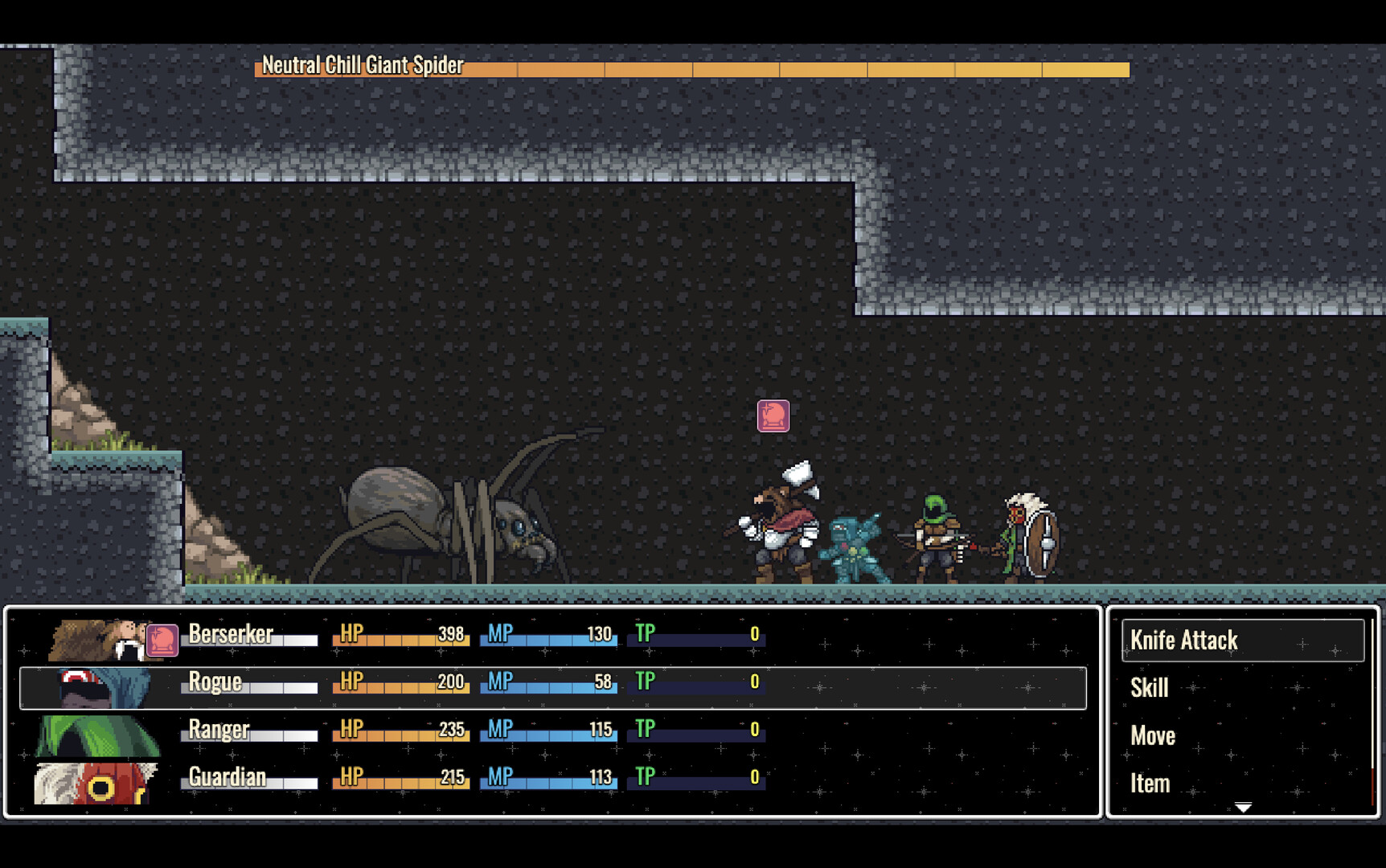The width and height of the screenshot is (1386, 868).
Task: Click the HP badge on Guardian's row
Action: click(x=351, y=778)
